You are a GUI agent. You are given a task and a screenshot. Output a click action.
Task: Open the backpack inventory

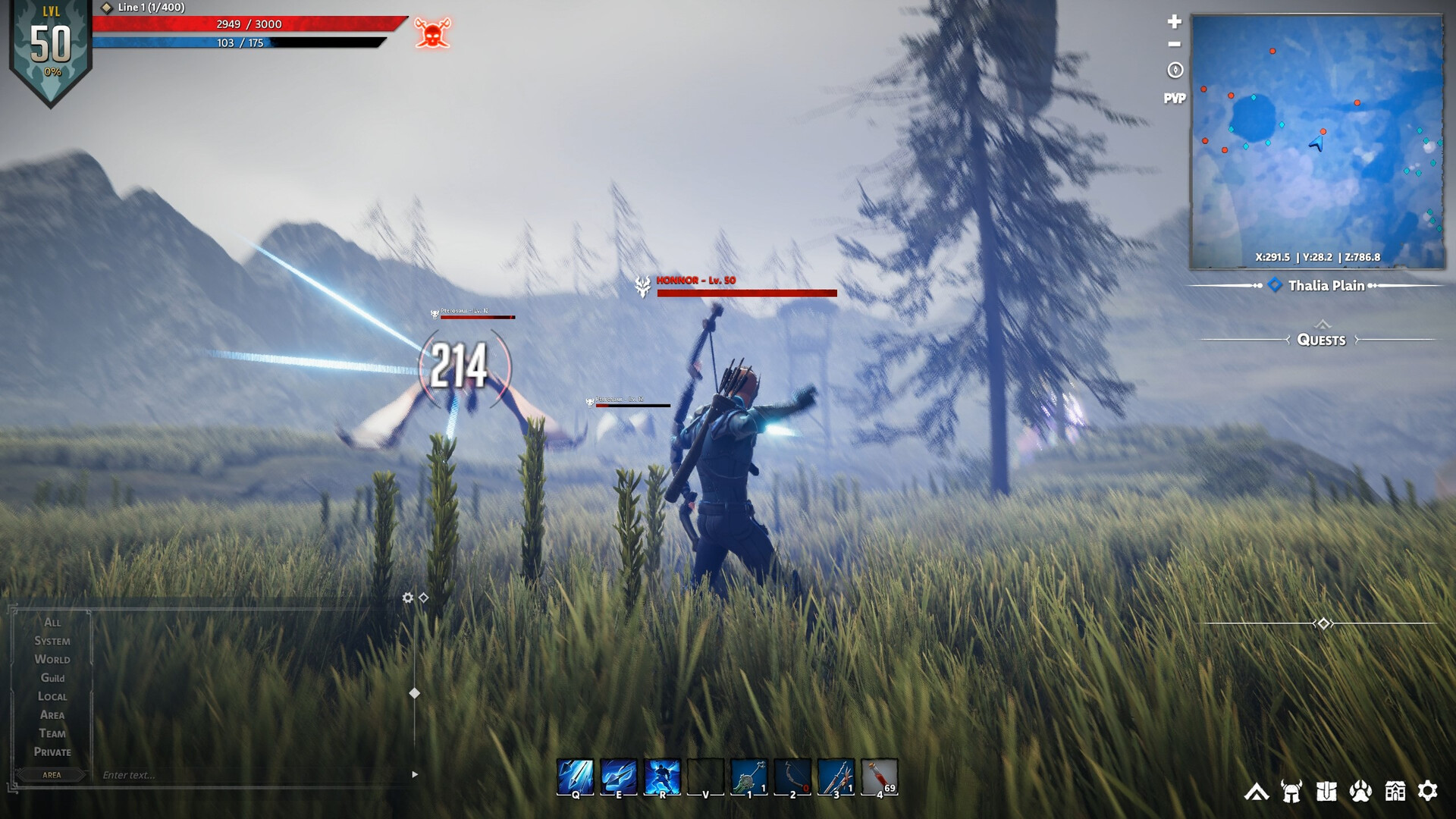1326,792
